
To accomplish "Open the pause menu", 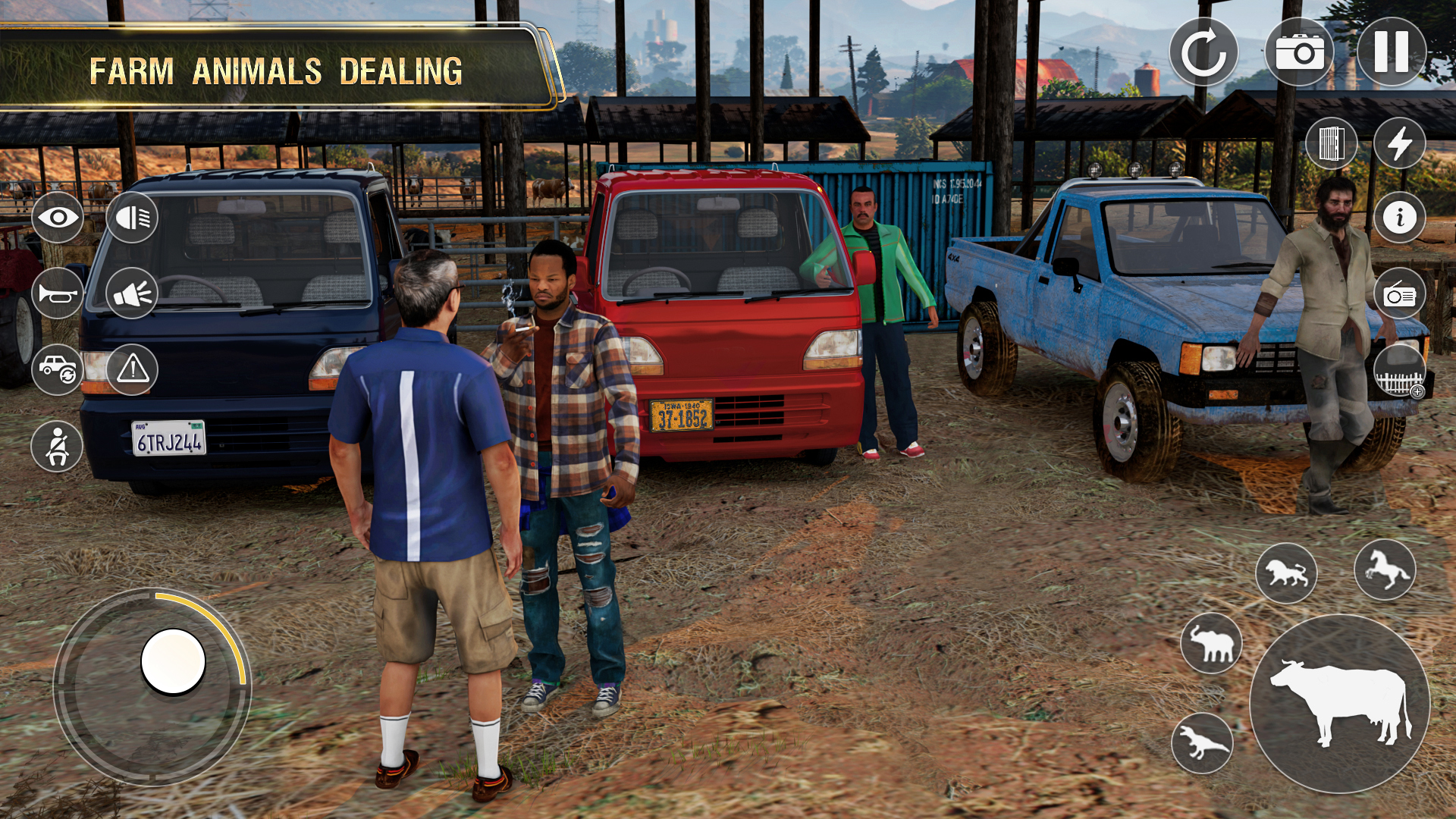I will [x=1394, y=52].
